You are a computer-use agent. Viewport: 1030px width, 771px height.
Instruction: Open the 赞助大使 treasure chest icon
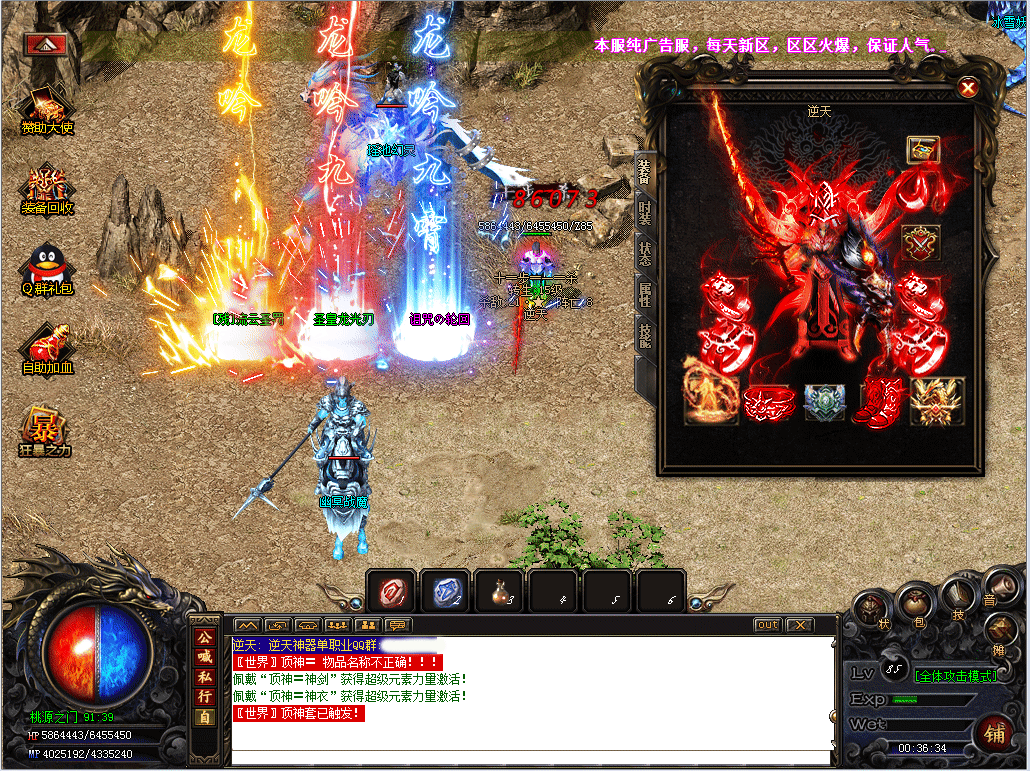click(48, 109)
